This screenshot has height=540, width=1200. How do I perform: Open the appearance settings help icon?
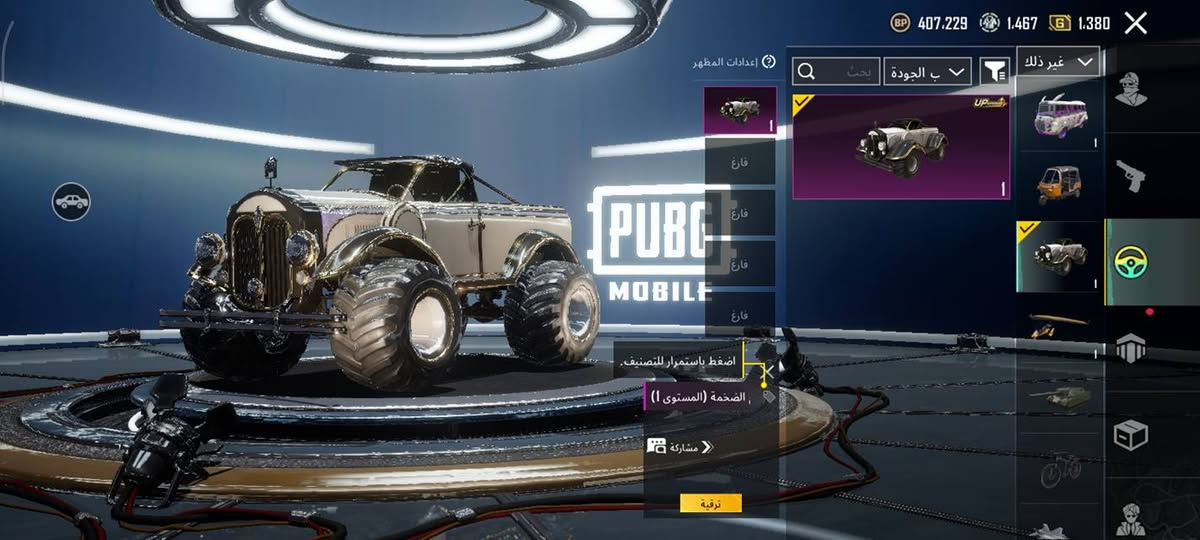click(768, 62)
